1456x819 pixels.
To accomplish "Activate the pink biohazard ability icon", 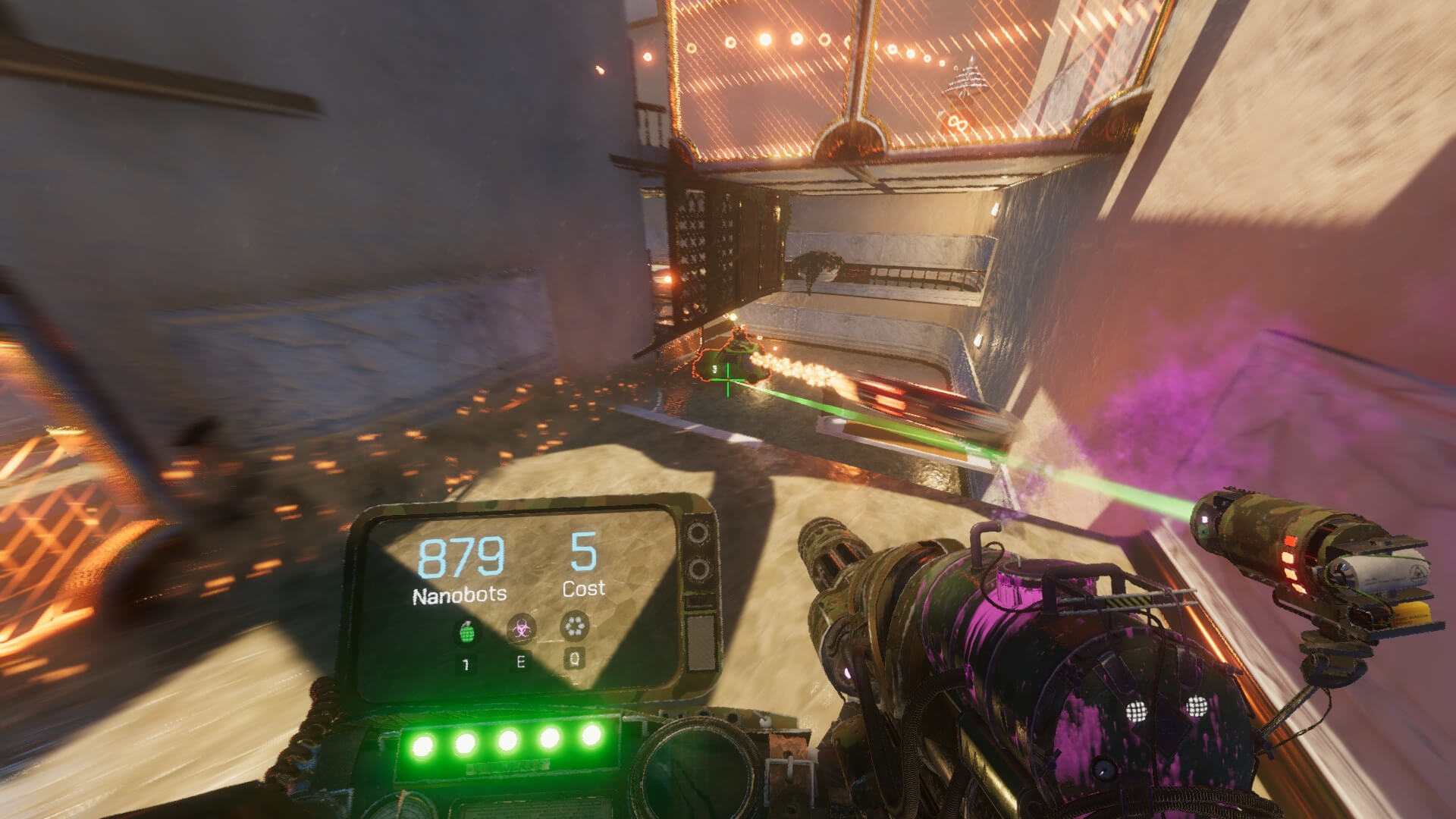I will pyautogui.click(x=520, y=629).
